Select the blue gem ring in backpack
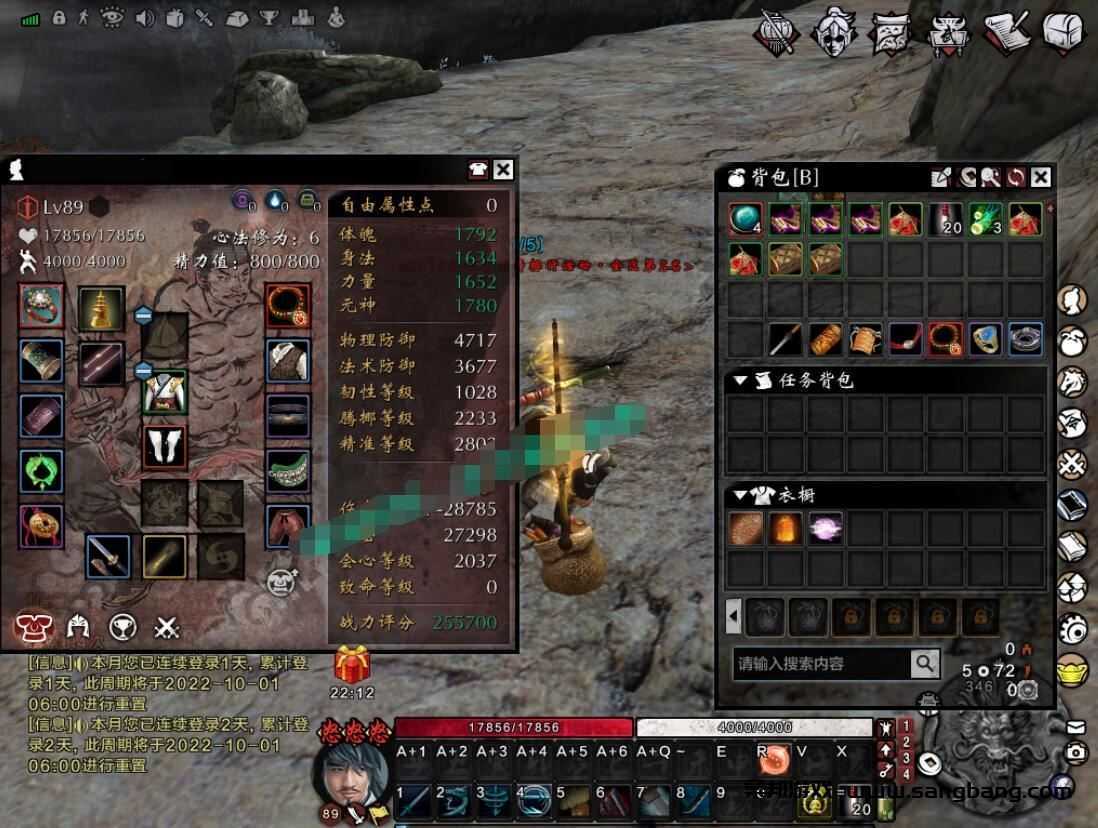Image resolution: width=1098 pixels, height=828 pixels. click(985, 340)
